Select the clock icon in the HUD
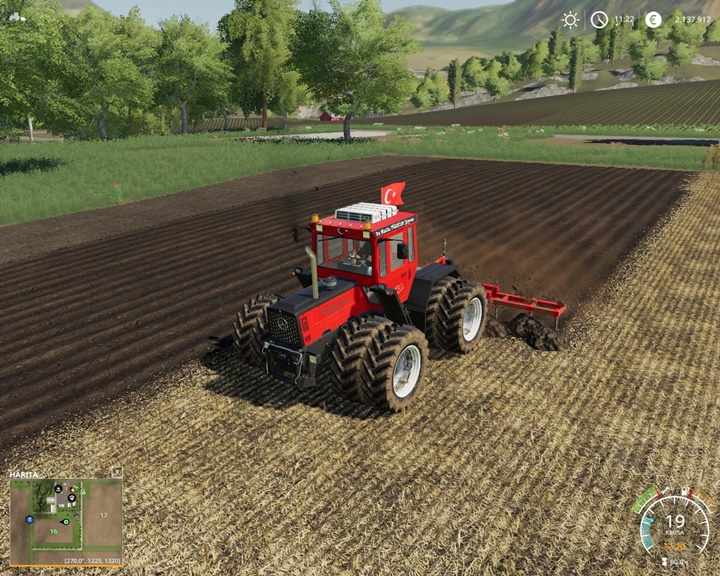Viewport: 720px width, 576px height. click(x=599, y=19)
